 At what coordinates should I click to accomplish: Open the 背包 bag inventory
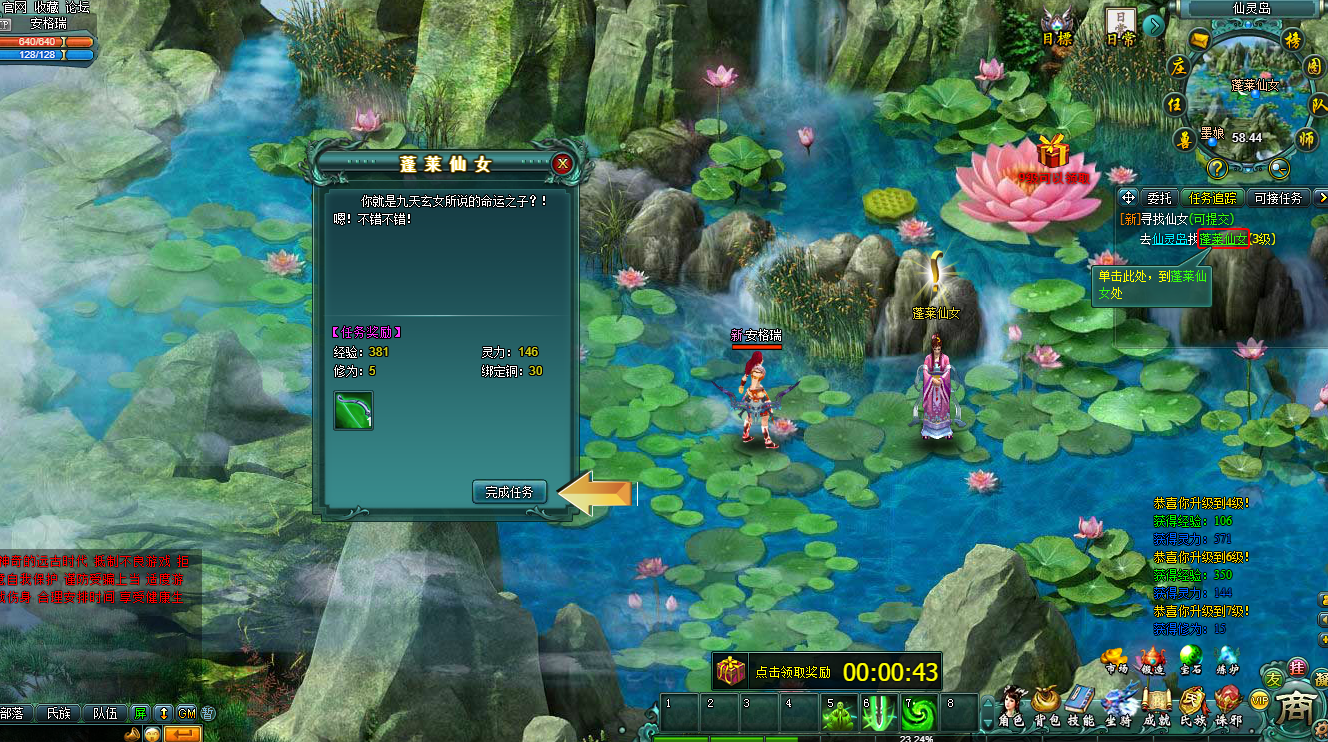click(1046, 705)
